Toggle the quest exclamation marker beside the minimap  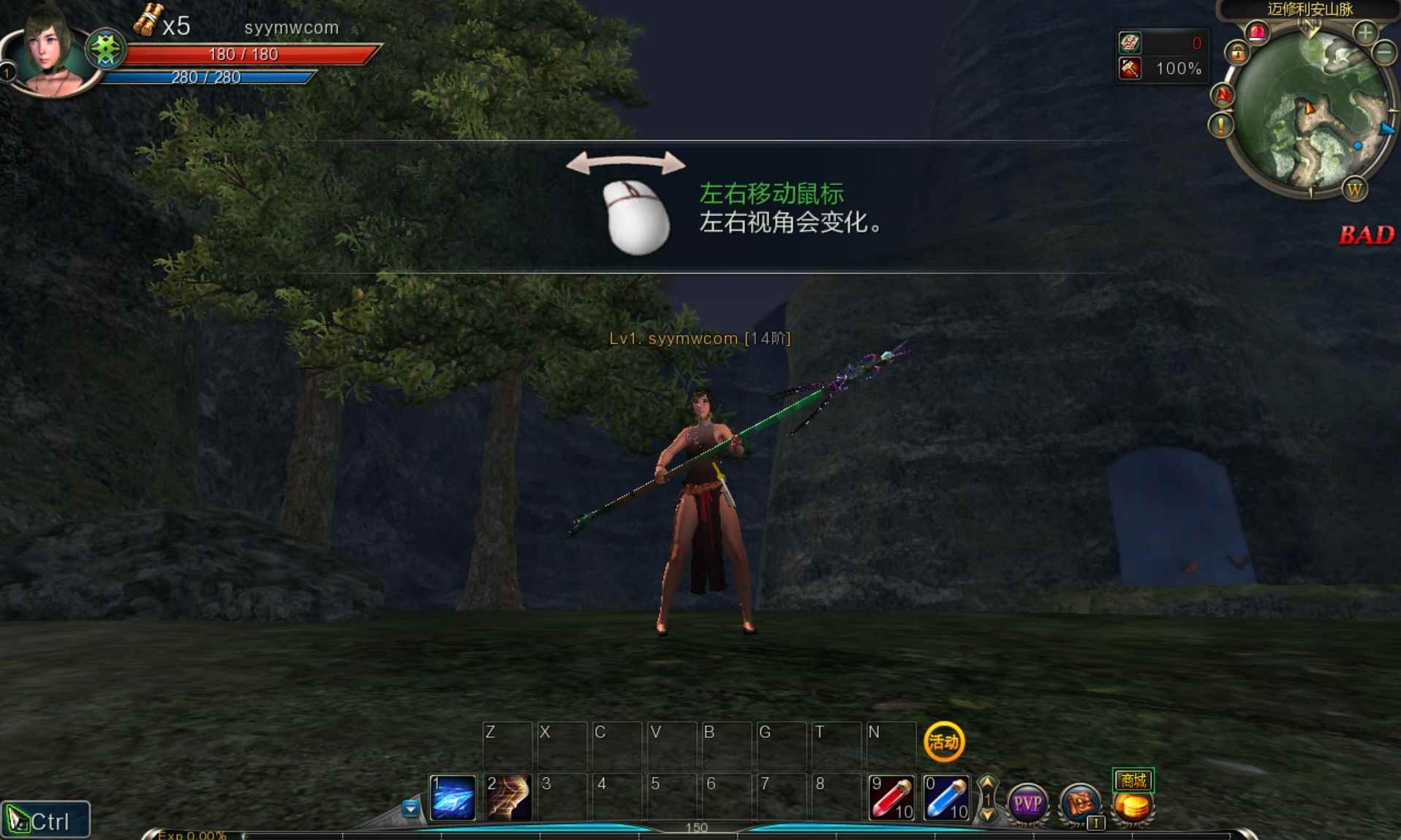point(1220,125)
